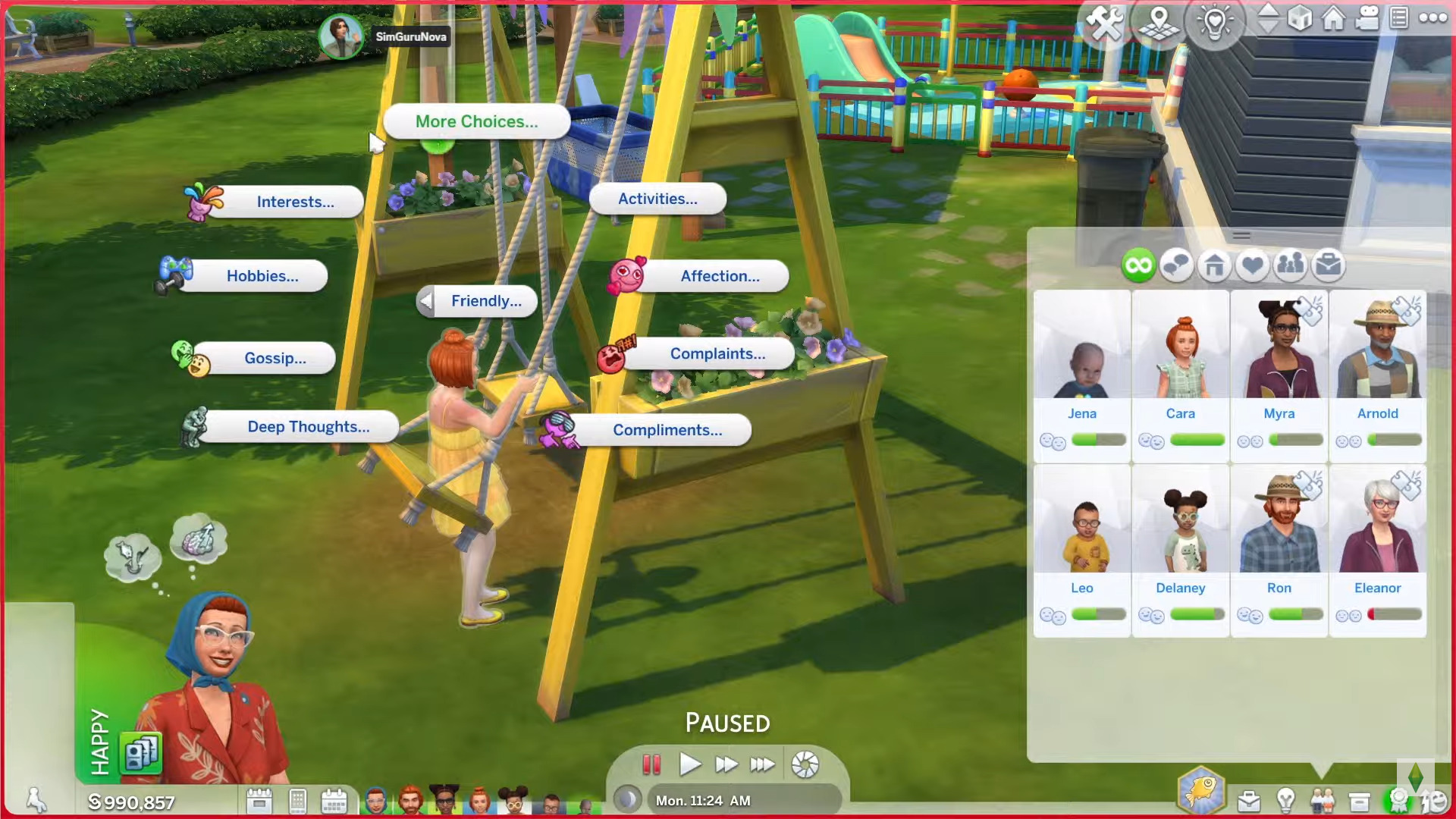This screenshot has width=1456, height=819.
Task: Open the Deep Thoughts interactions
Action: [x=308, y=427]
